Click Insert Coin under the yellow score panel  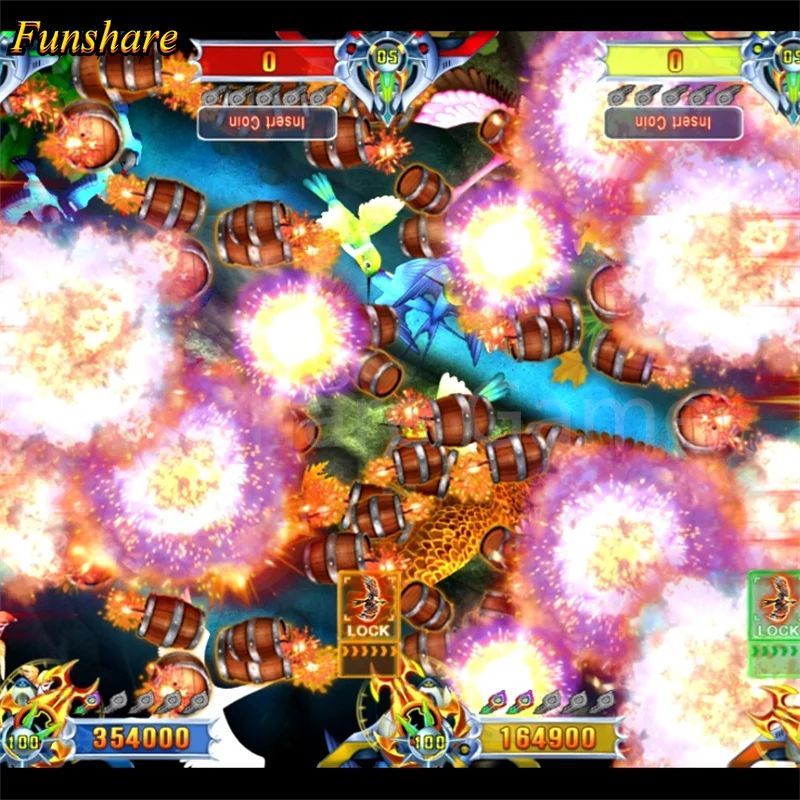[673, 124]
